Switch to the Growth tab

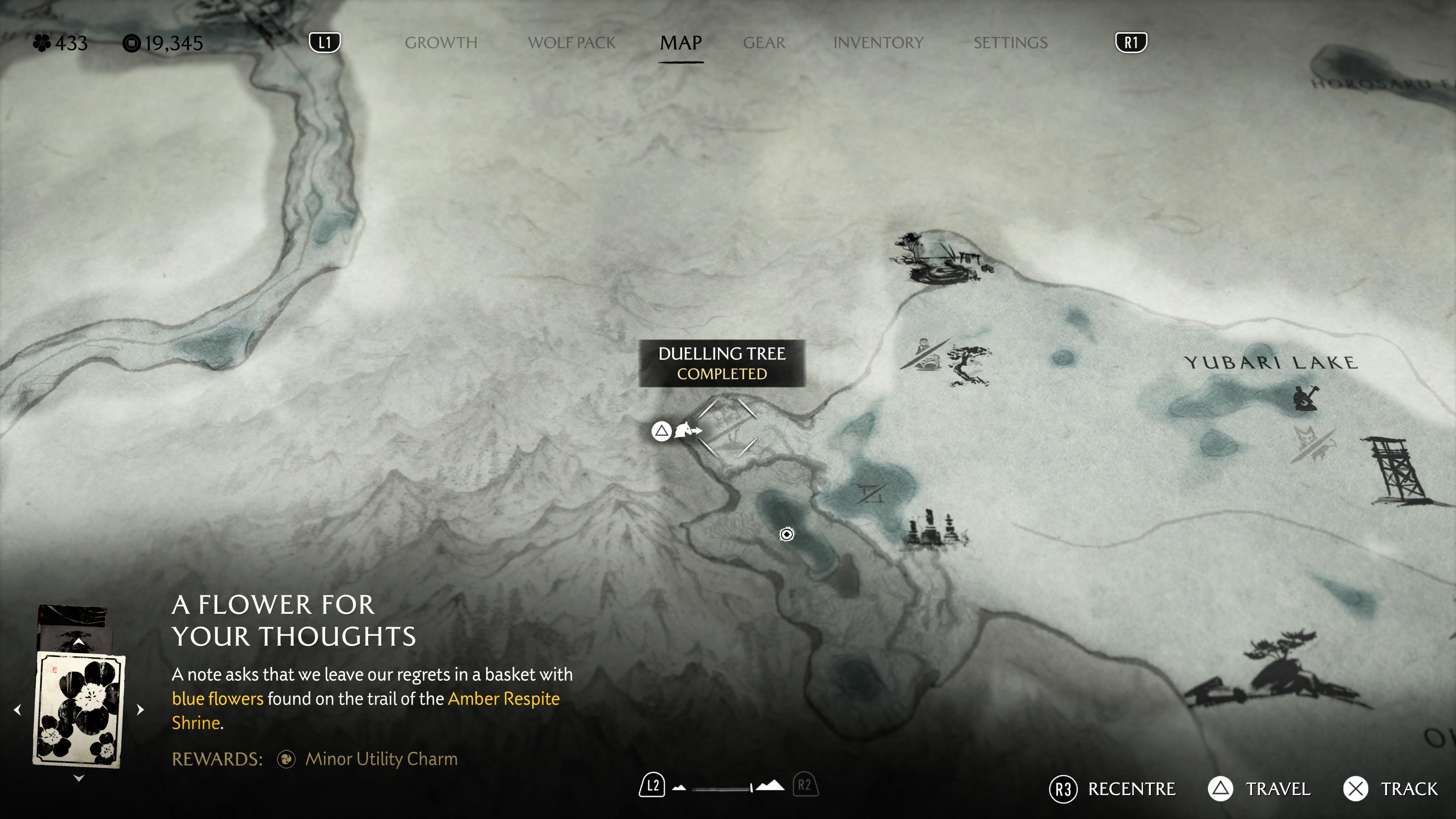pyautogui.click(x=441, y=43)
